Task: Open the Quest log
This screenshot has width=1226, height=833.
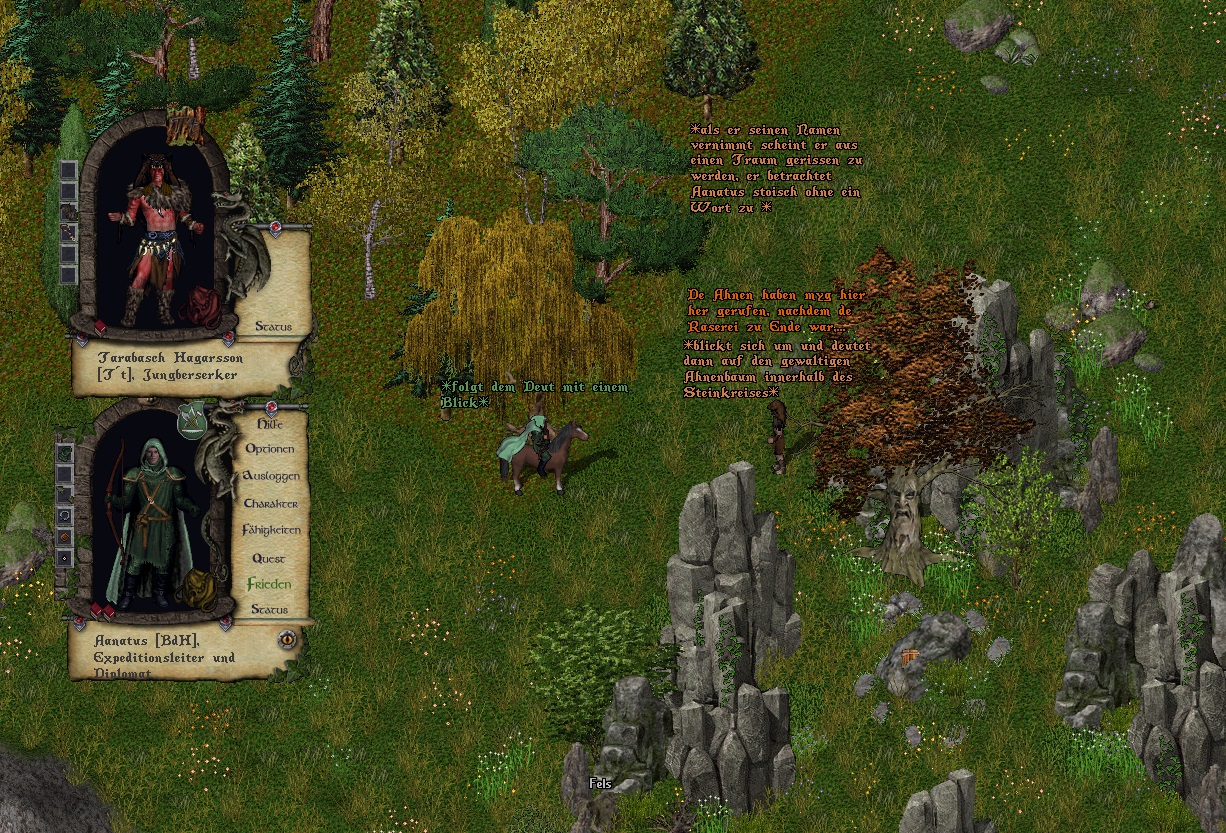Action: tap(269, 558)
